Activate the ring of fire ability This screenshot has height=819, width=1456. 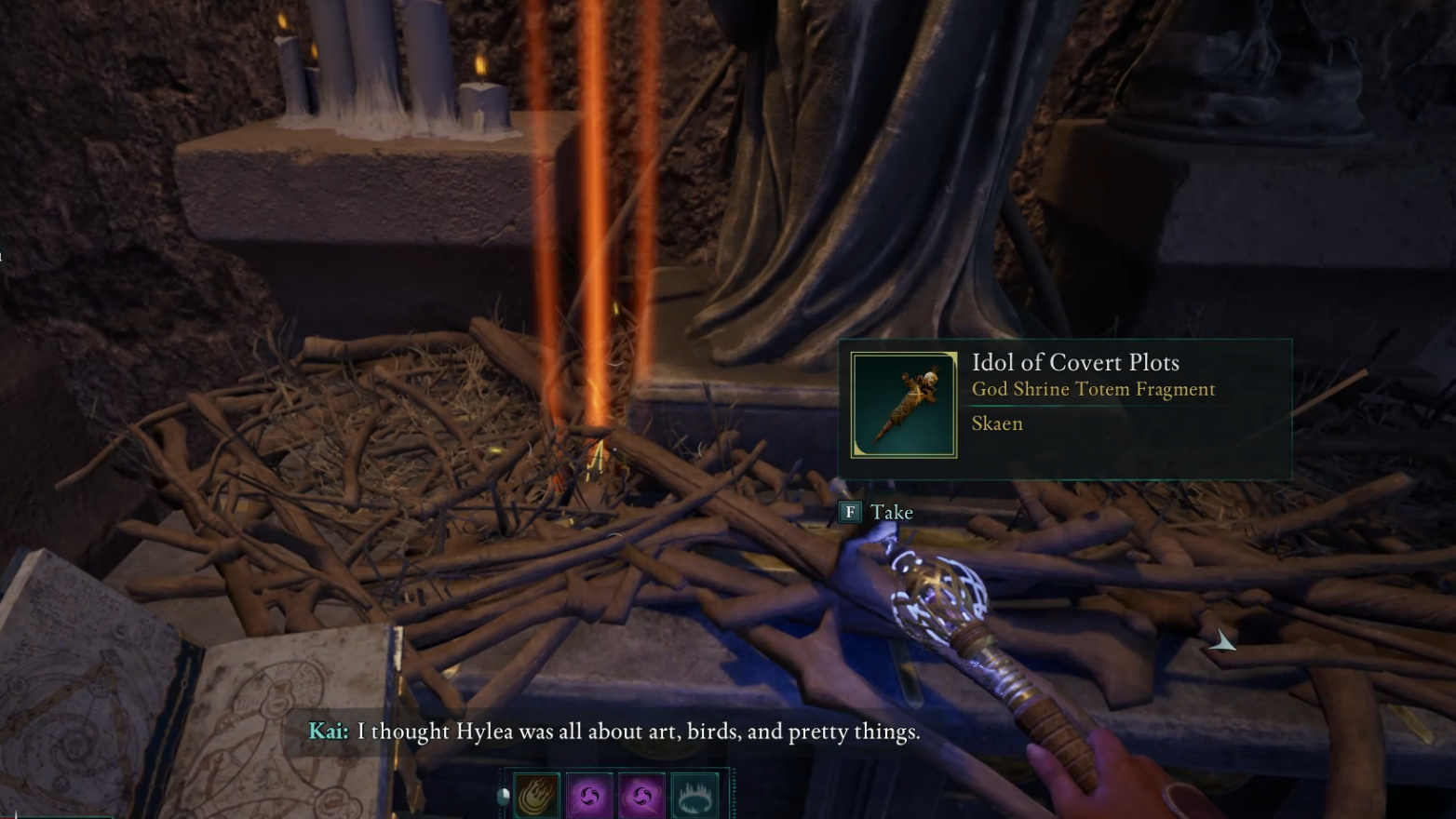[694, 797]
